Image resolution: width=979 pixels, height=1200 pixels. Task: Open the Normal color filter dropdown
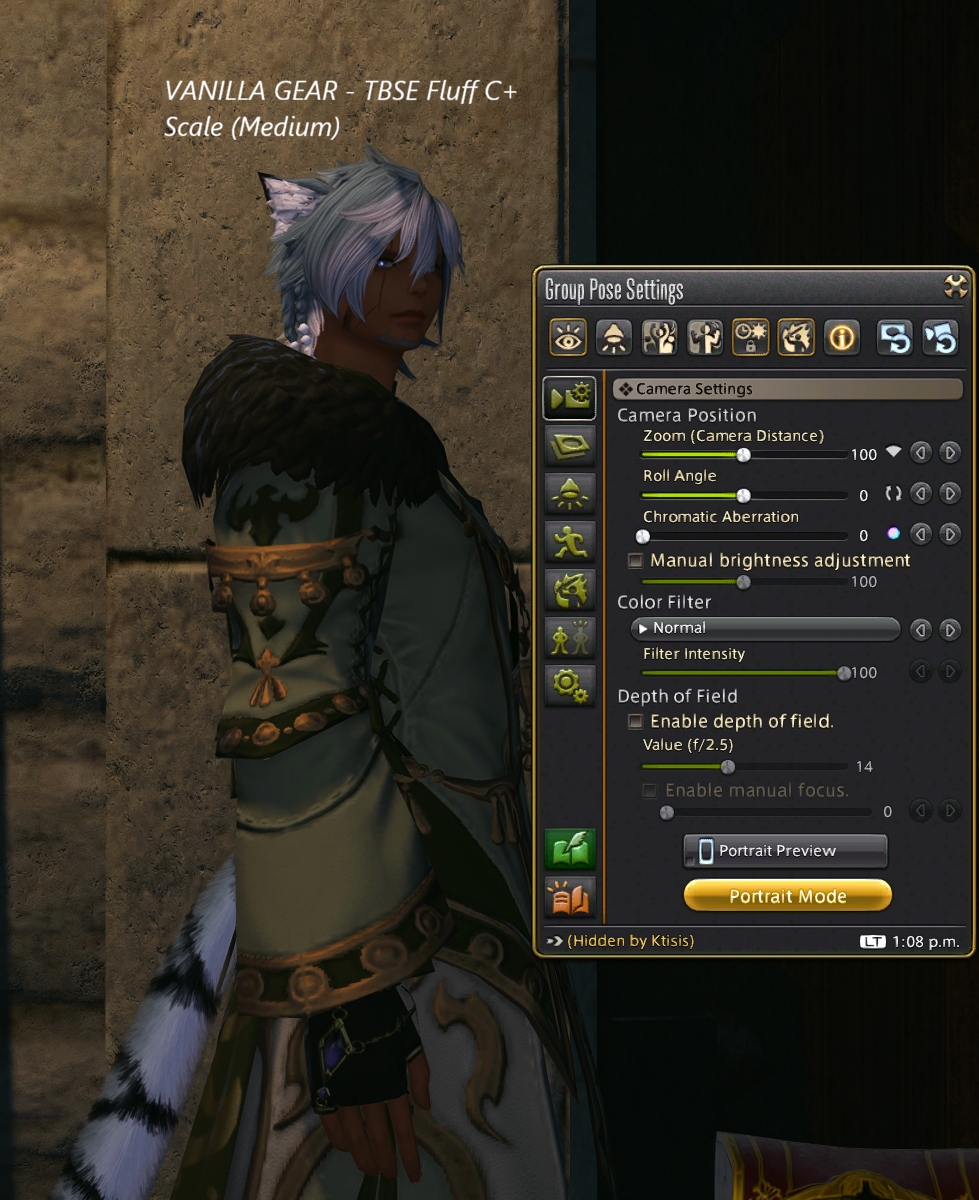[766, 629]
